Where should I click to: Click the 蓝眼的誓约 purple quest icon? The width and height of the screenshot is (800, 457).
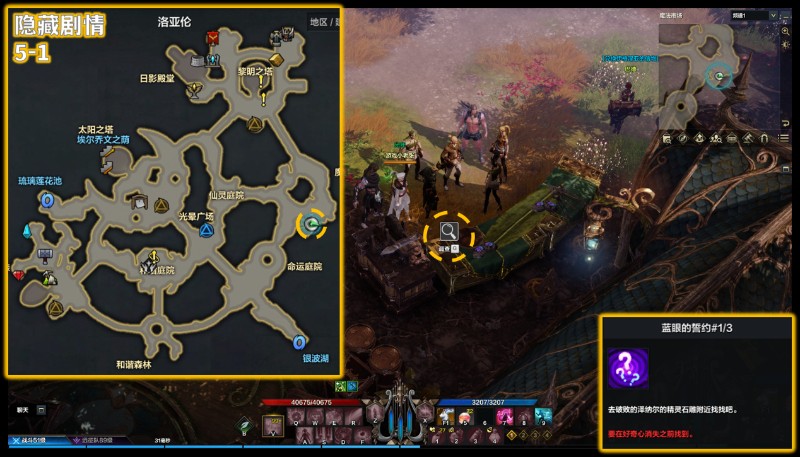628,367
